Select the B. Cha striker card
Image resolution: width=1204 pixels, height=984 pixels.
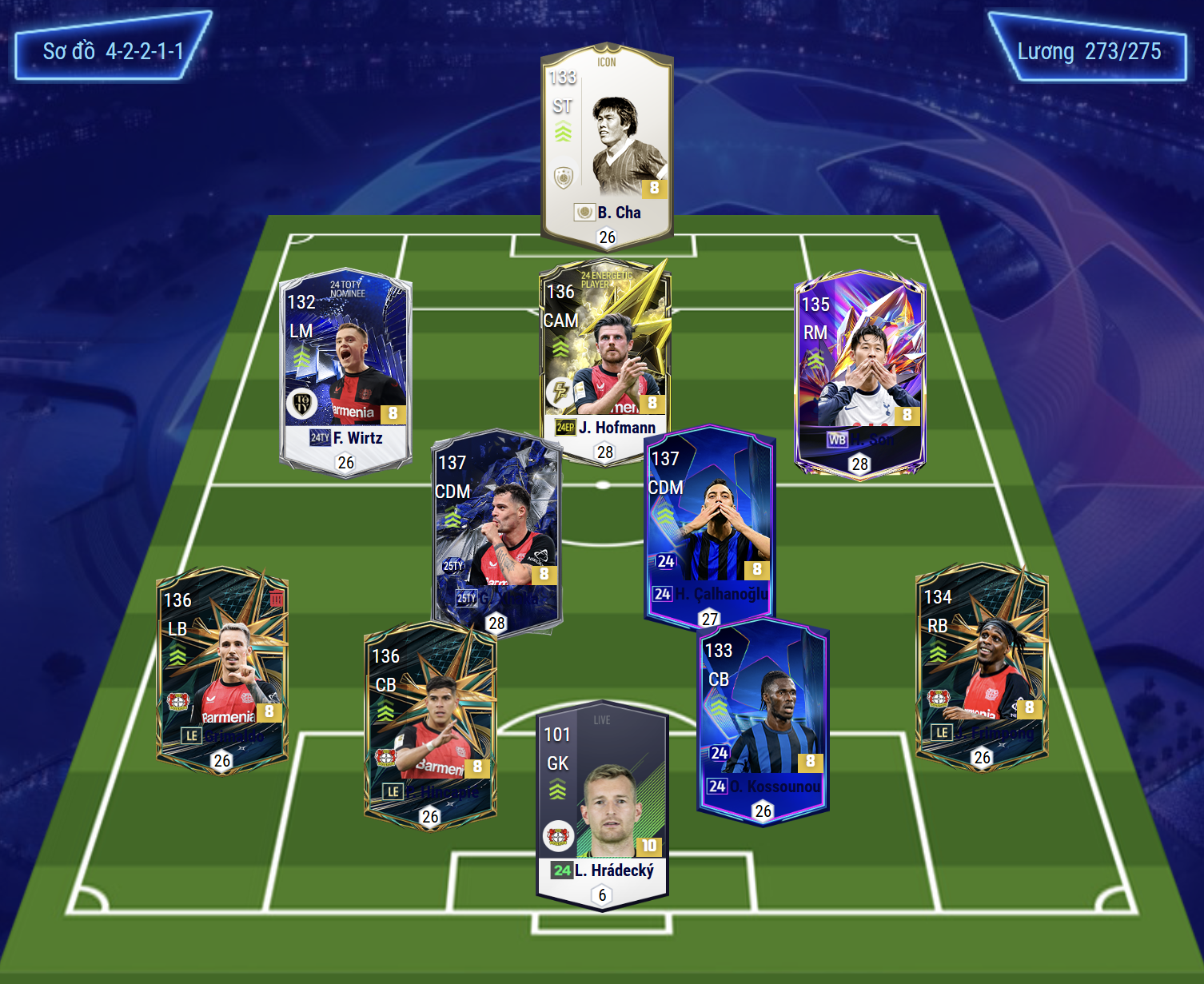(607, 144)
